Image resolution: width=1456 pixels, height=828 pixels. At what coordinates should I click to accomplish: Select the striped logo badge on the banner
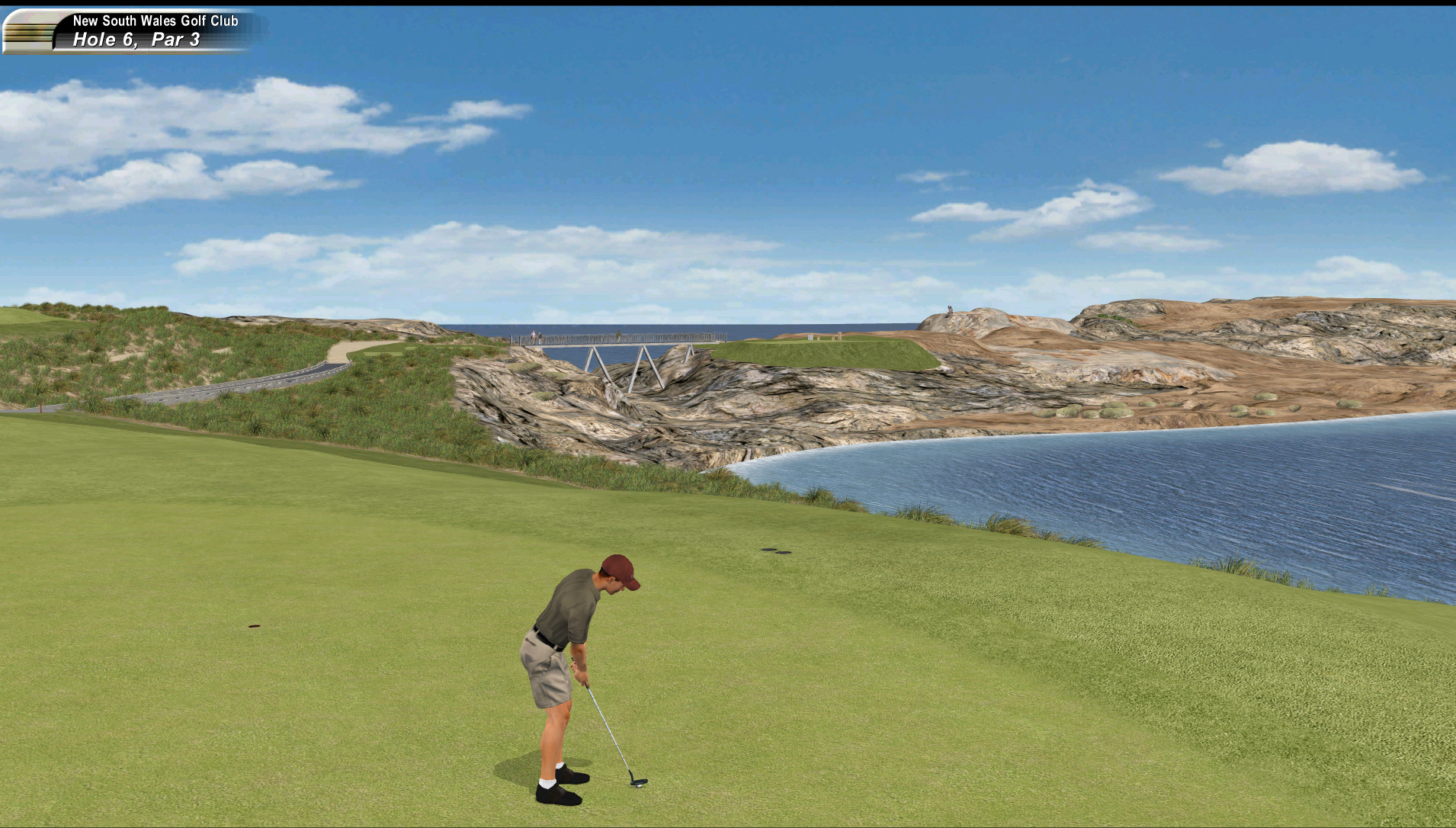(29, 32)
